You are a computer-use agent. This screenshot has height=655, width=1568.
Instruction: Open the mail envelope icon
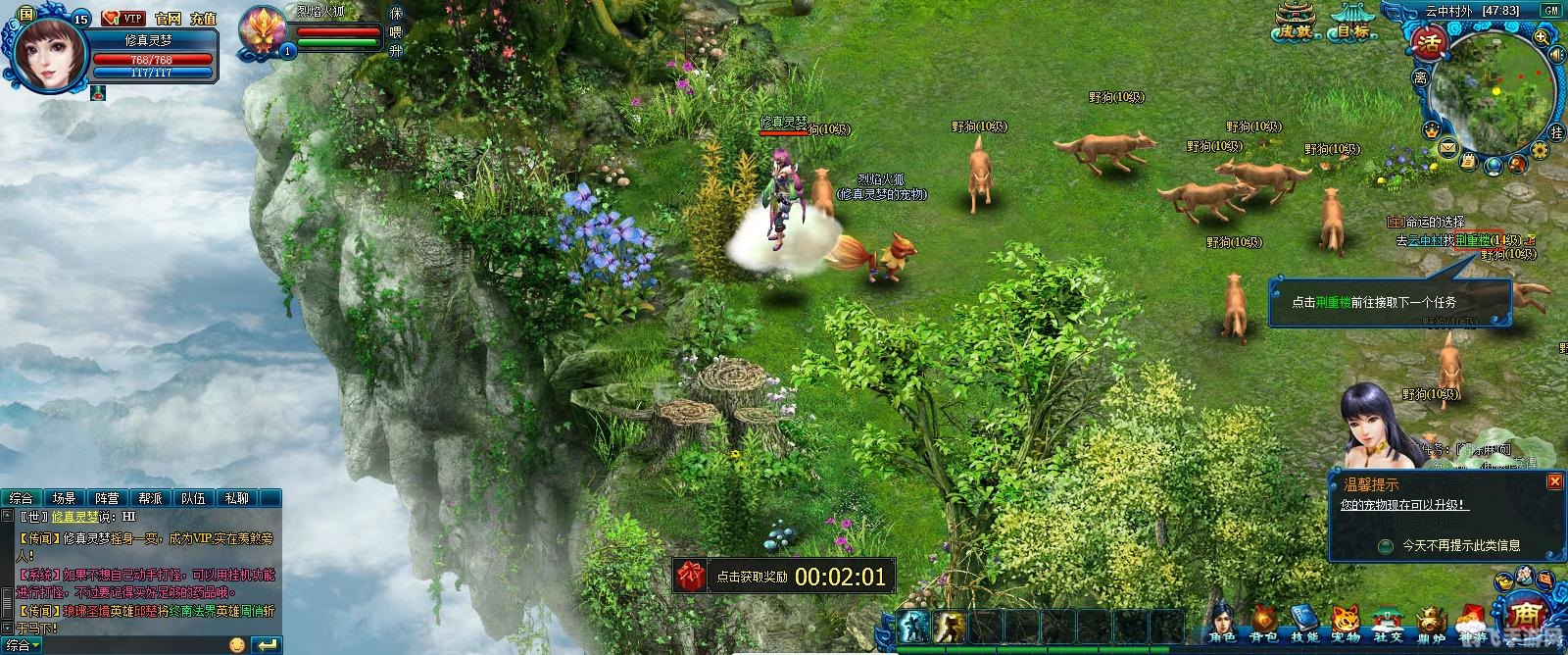coord(1447,148)
